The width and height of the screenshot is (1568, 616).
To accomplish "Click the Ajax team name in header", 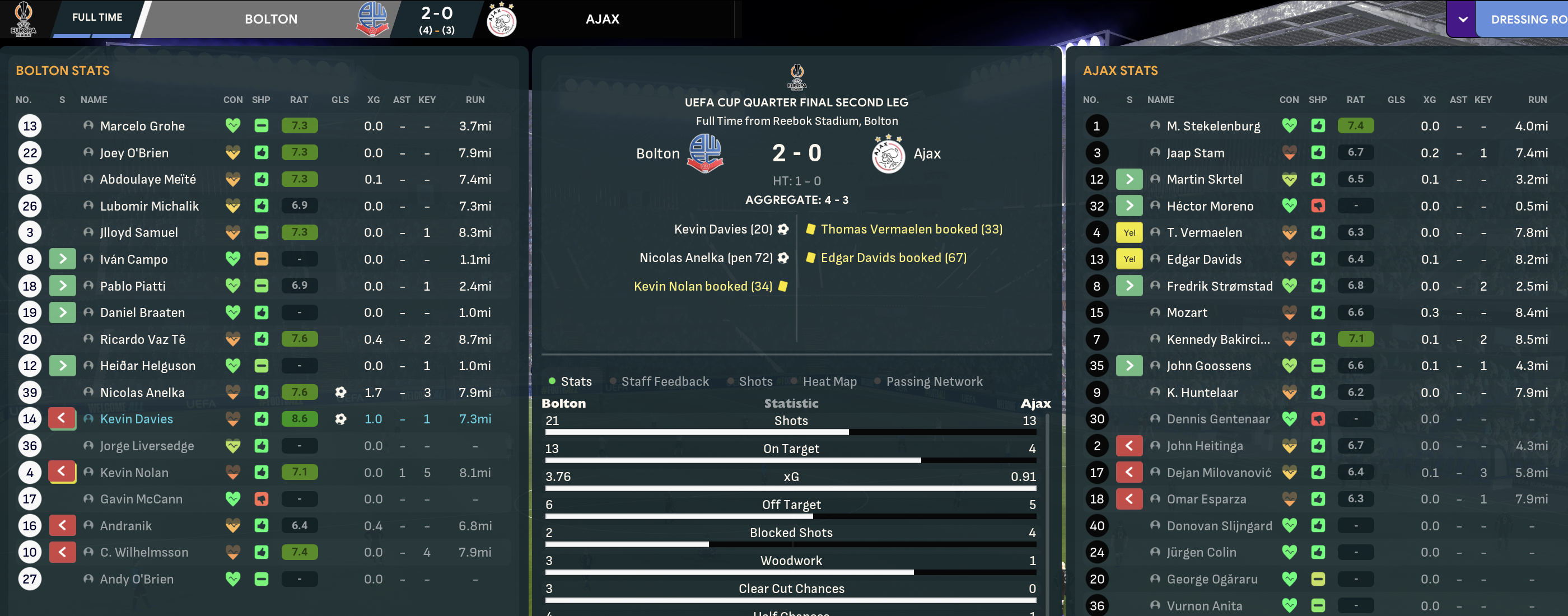I will point(602,20).
